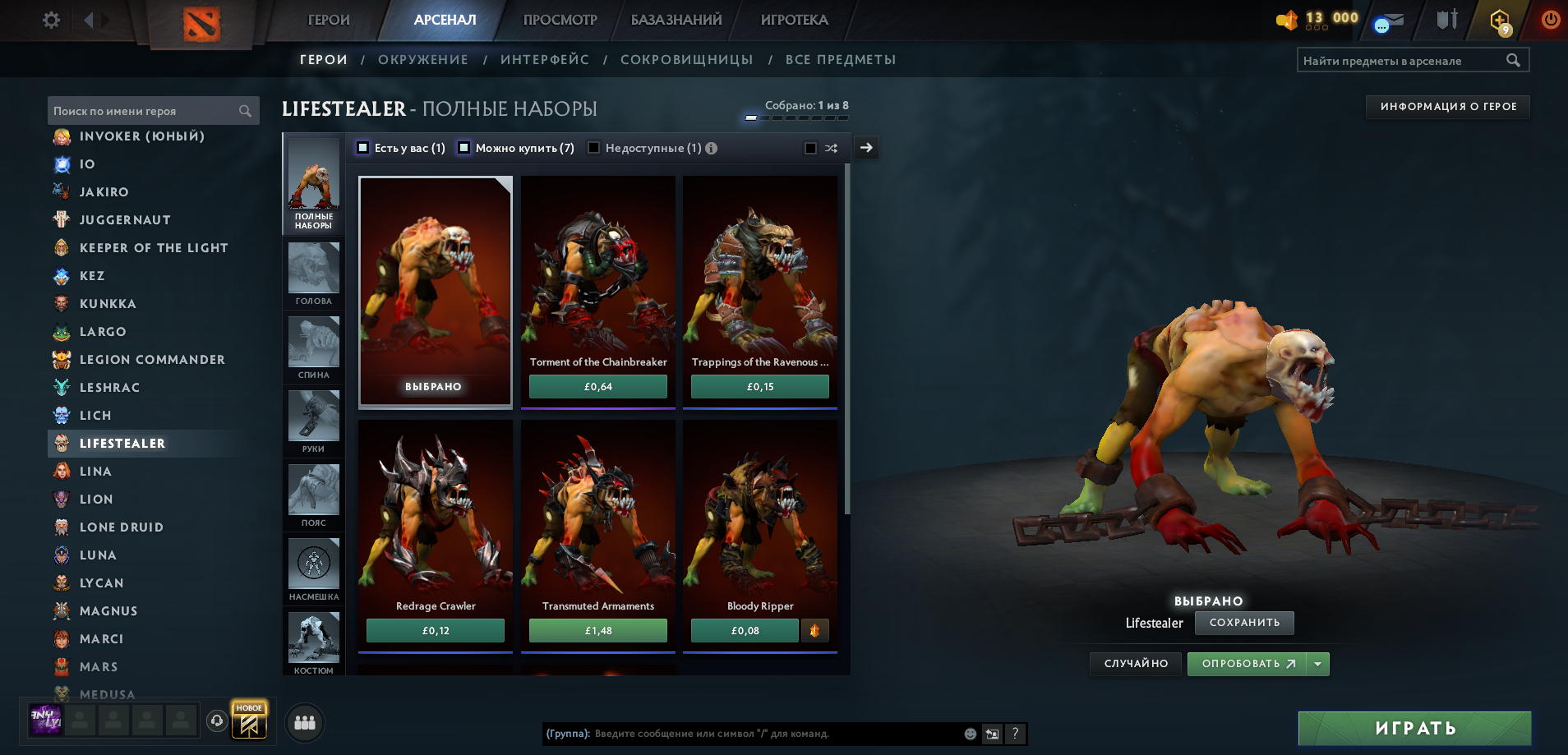Click the arrow to next item page
The image size is (1568, 755).
(865, 148)
